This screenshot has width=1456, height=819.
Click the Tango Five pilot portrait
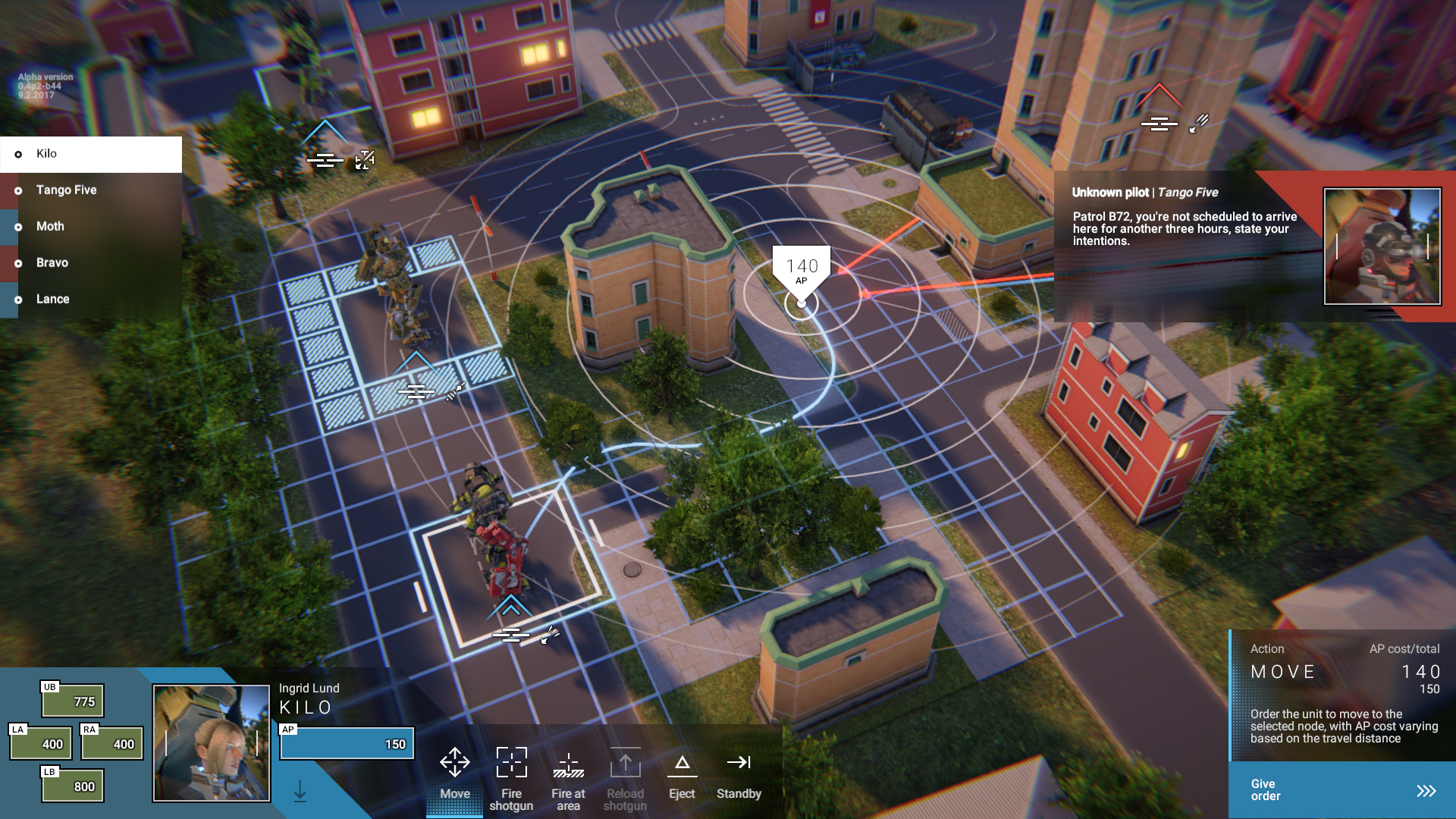[x=1382, y=246]
